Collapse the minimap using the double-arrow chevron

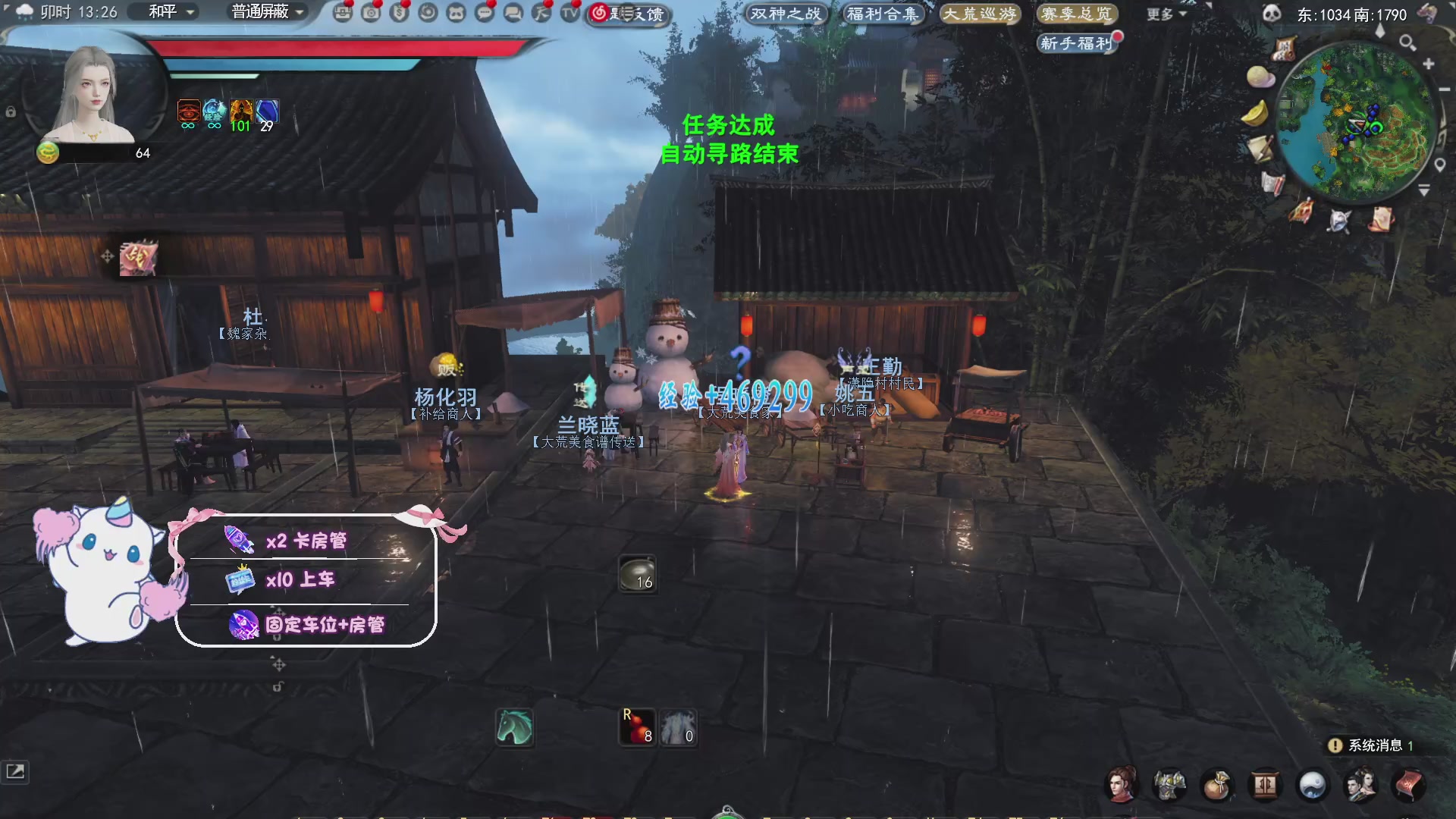click(1424, 190)
